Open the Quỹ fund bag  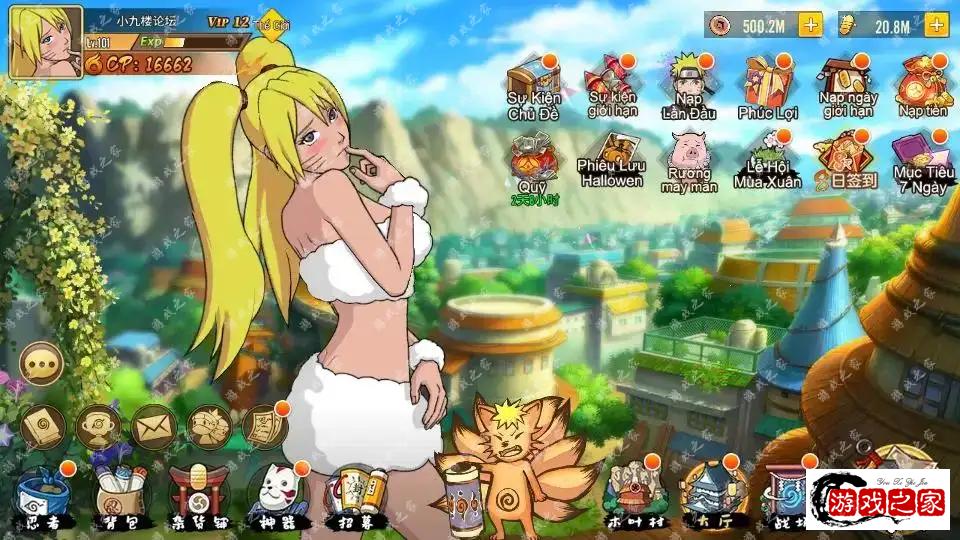[x=532, y=160]
